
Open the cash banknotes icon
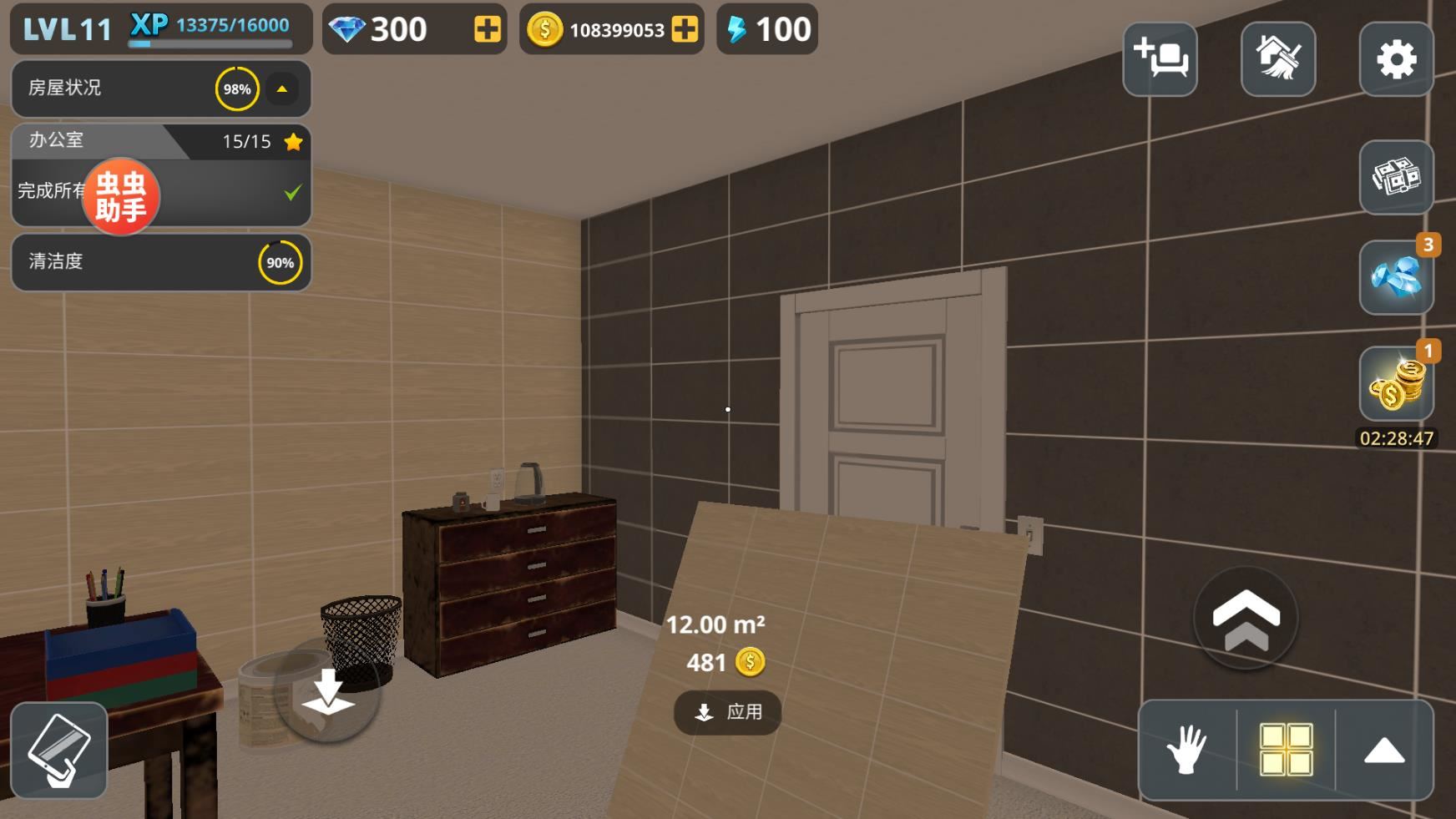(1396, 177)
